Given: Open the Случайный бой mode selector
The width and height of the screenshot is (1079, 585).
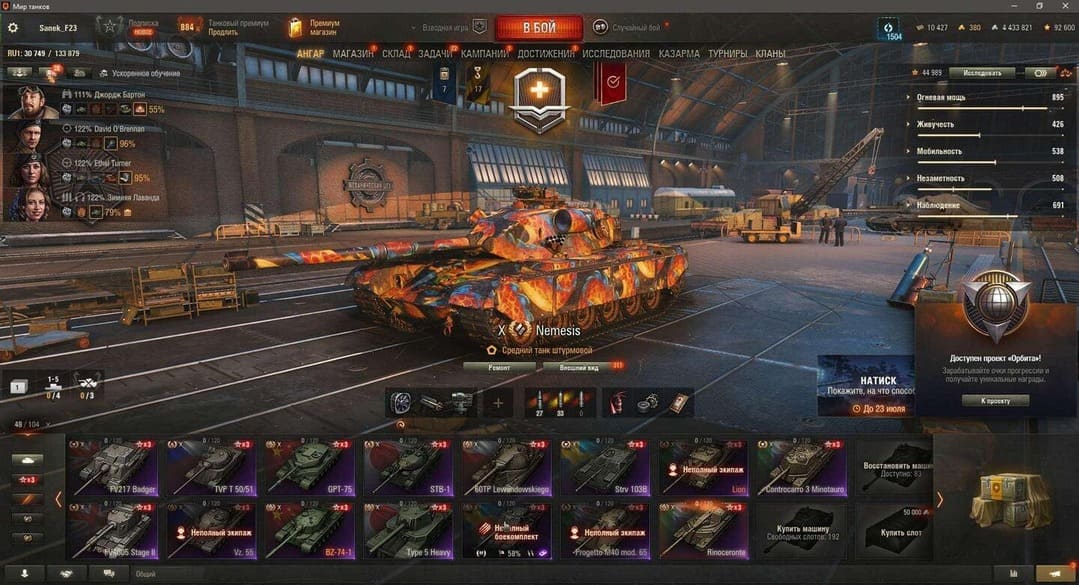Looking at the screenshot, I should 627,27.
